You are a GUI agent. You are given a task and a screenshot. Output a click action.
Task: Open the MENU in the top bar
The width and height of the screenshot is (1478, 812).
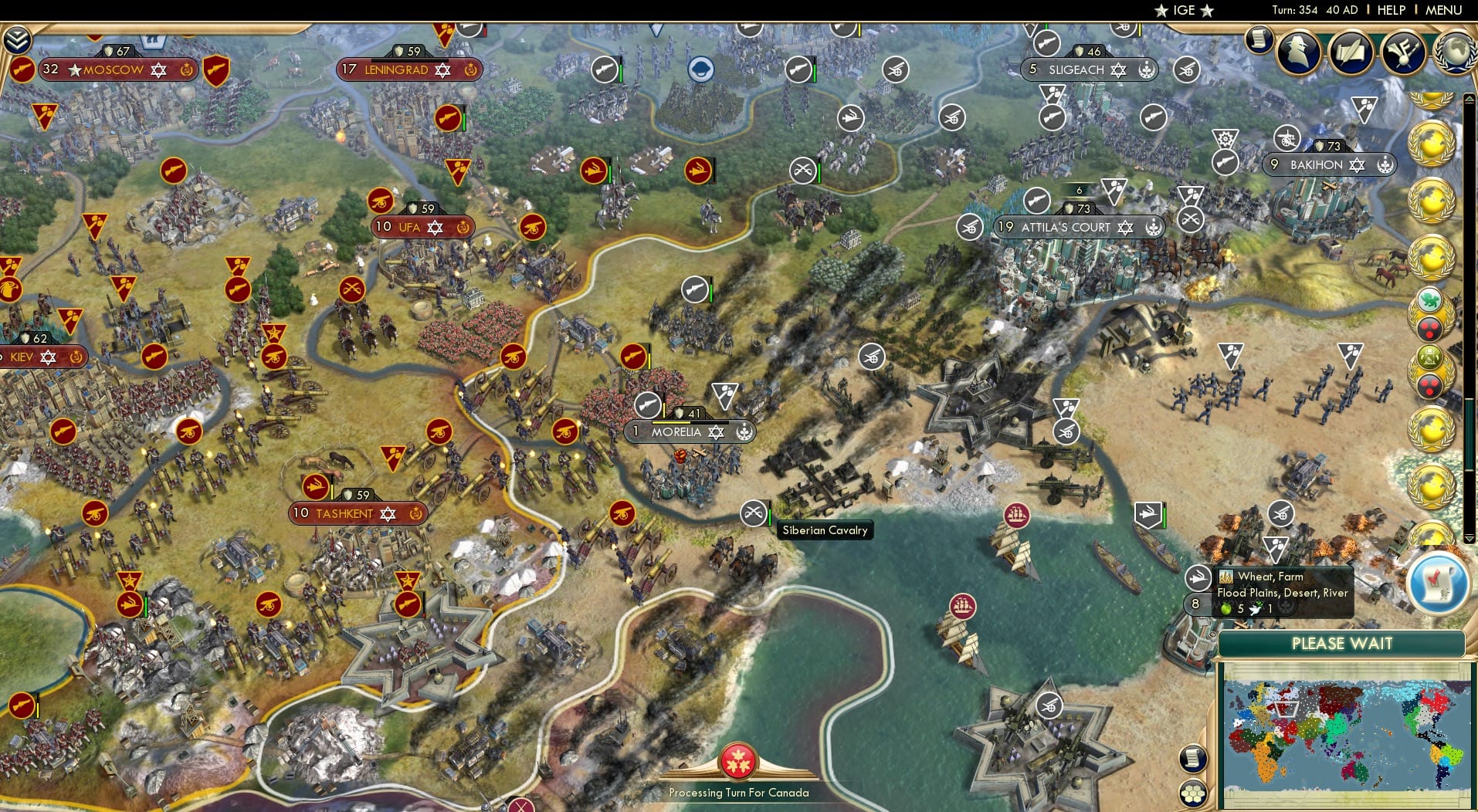1443,10
